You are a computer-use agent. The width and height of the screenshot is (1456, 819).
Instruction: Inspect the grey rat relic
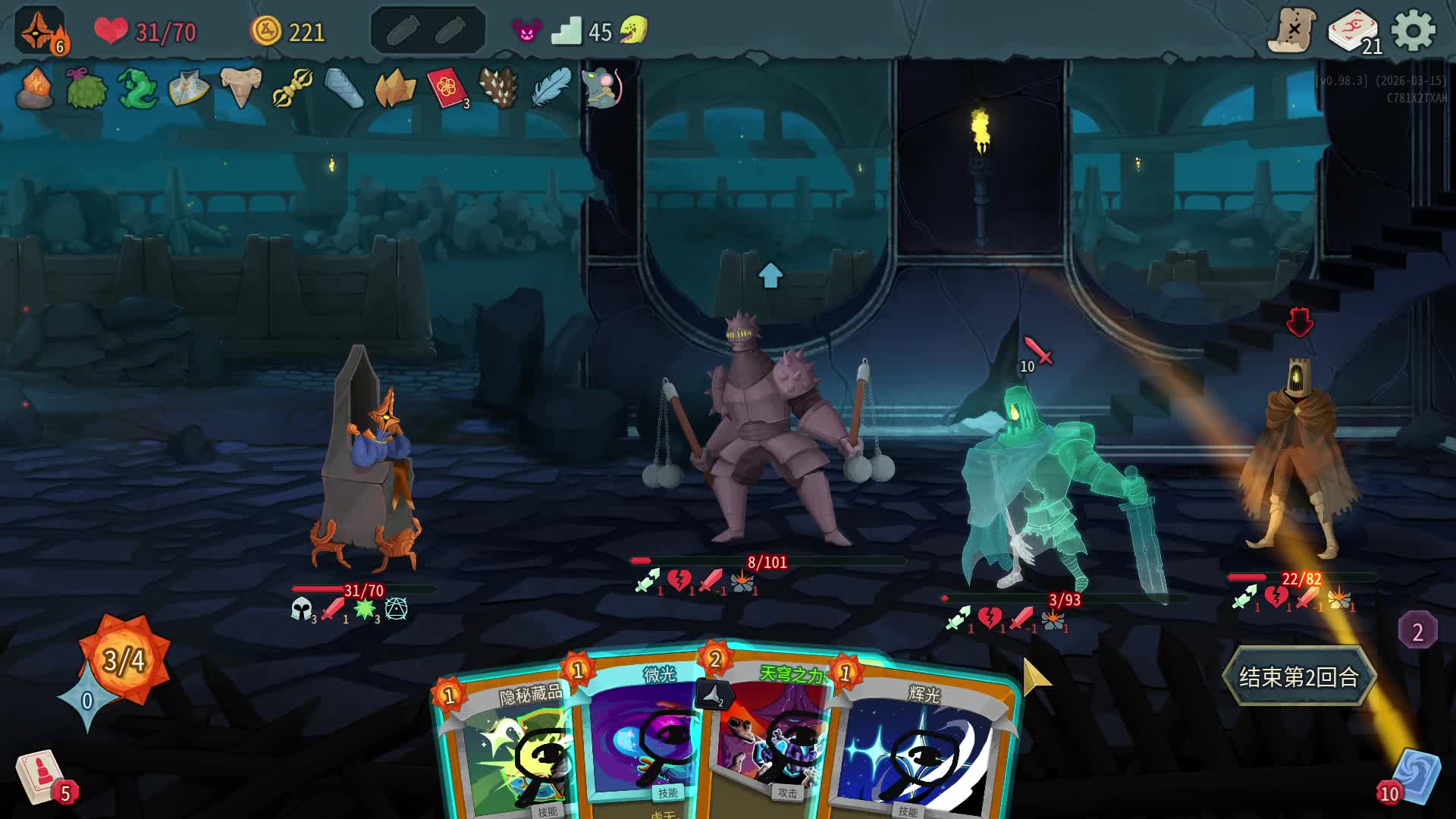[601, 89]
